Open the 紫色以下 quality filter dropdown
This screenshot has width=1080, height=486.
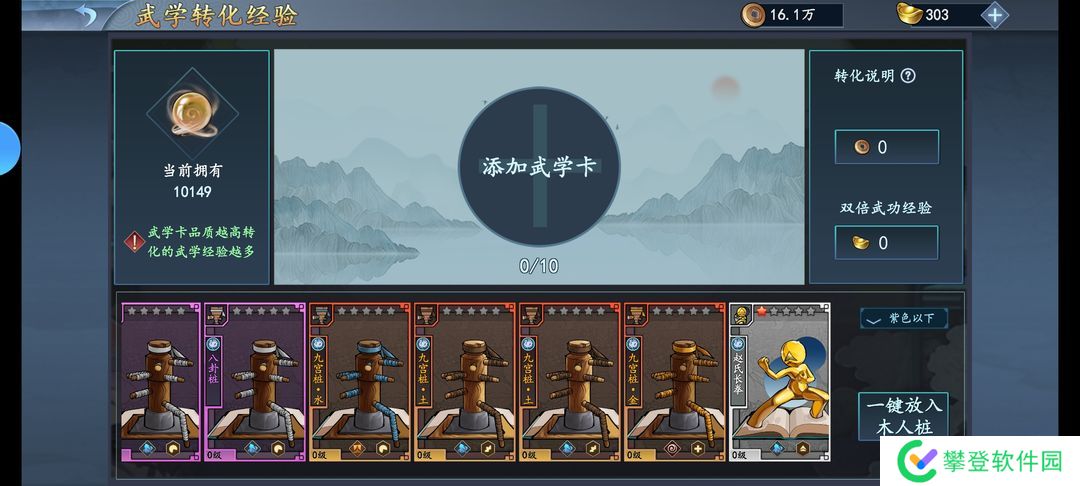tap(903, 318)
